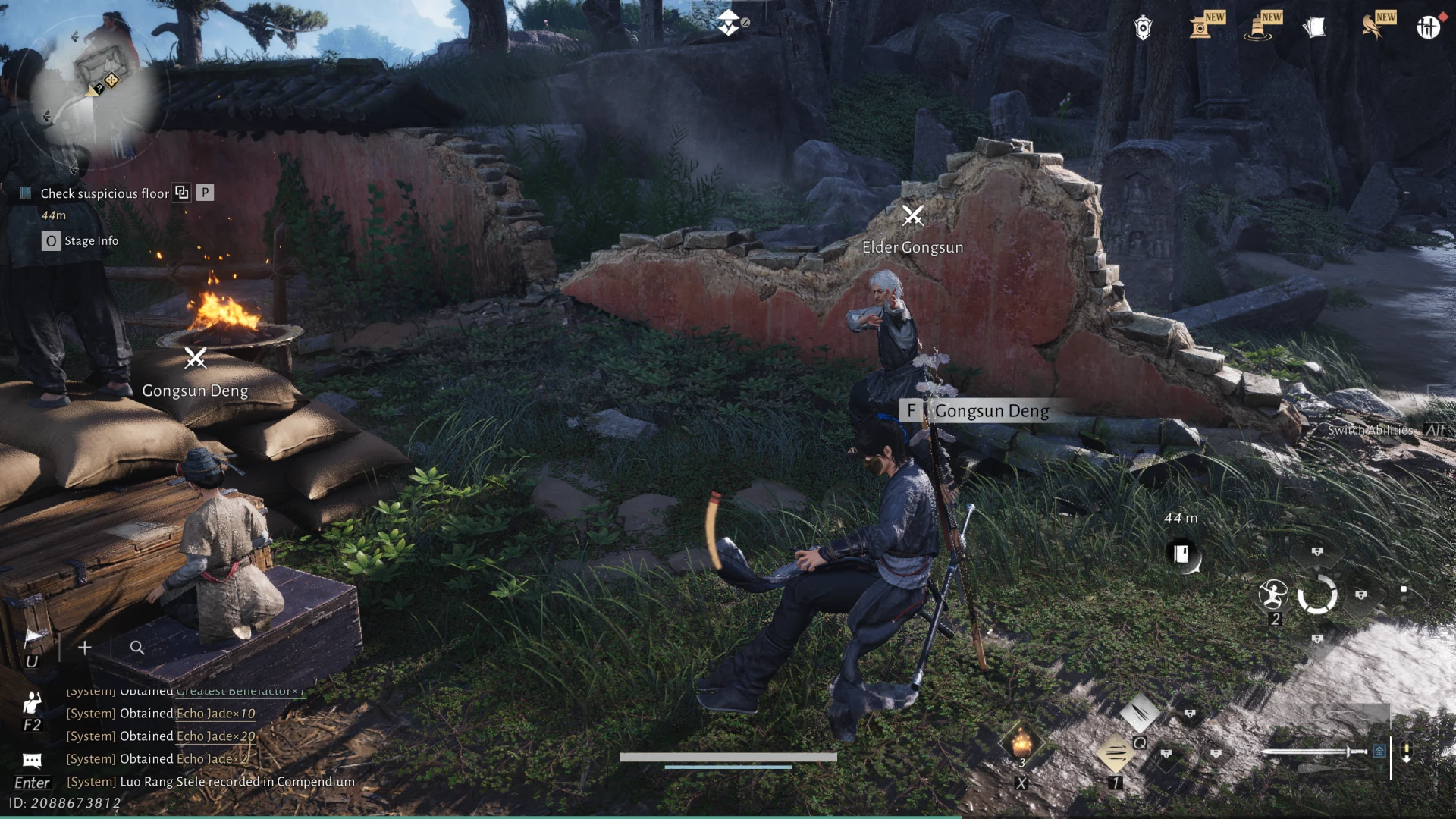The height and width of the screenshot is (819, 1456).
Task: Click the white flag icon above chat
Action: [33, 638]
